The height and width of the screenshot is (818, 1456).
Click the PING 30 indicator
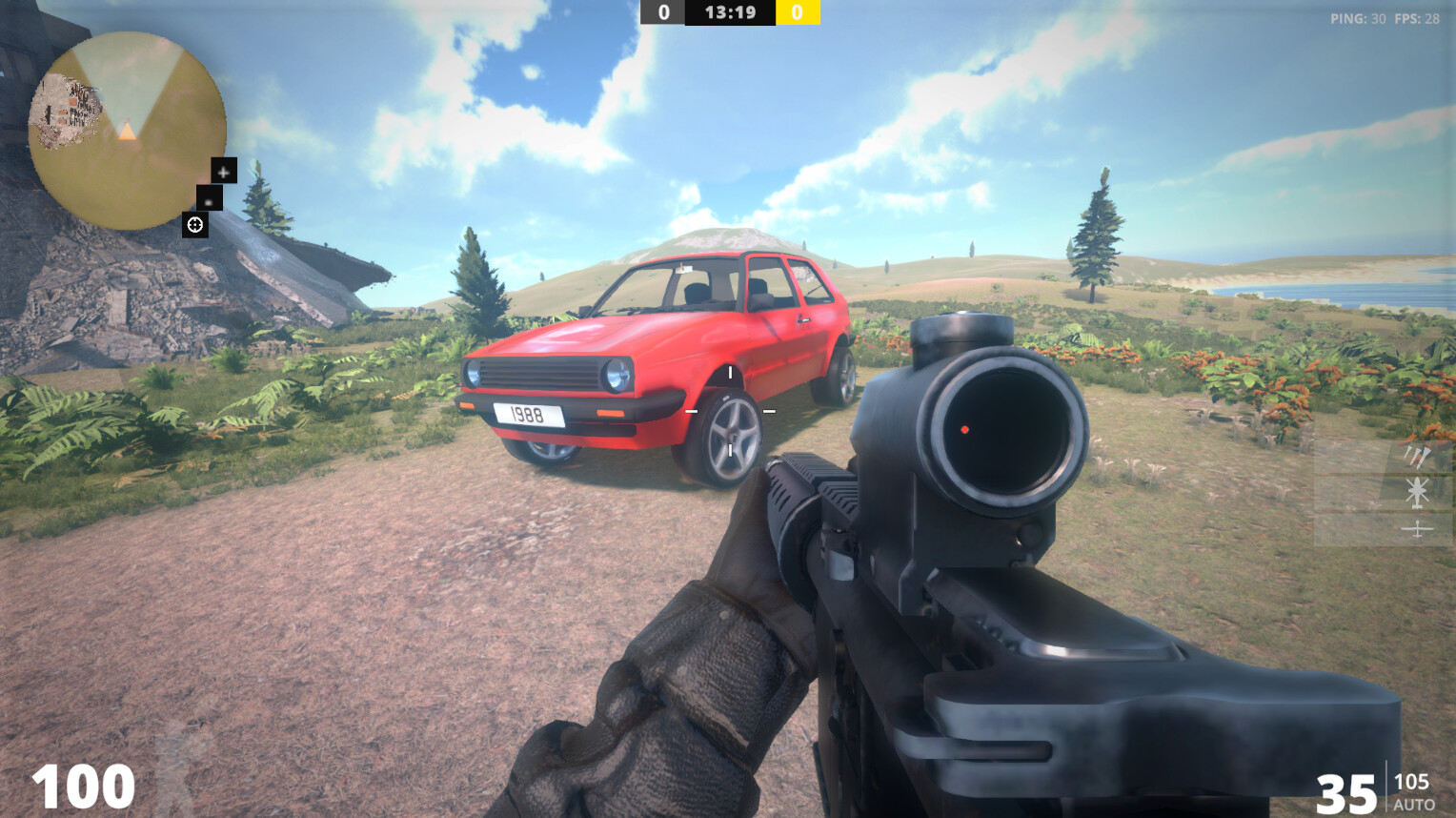point(1356,16)
